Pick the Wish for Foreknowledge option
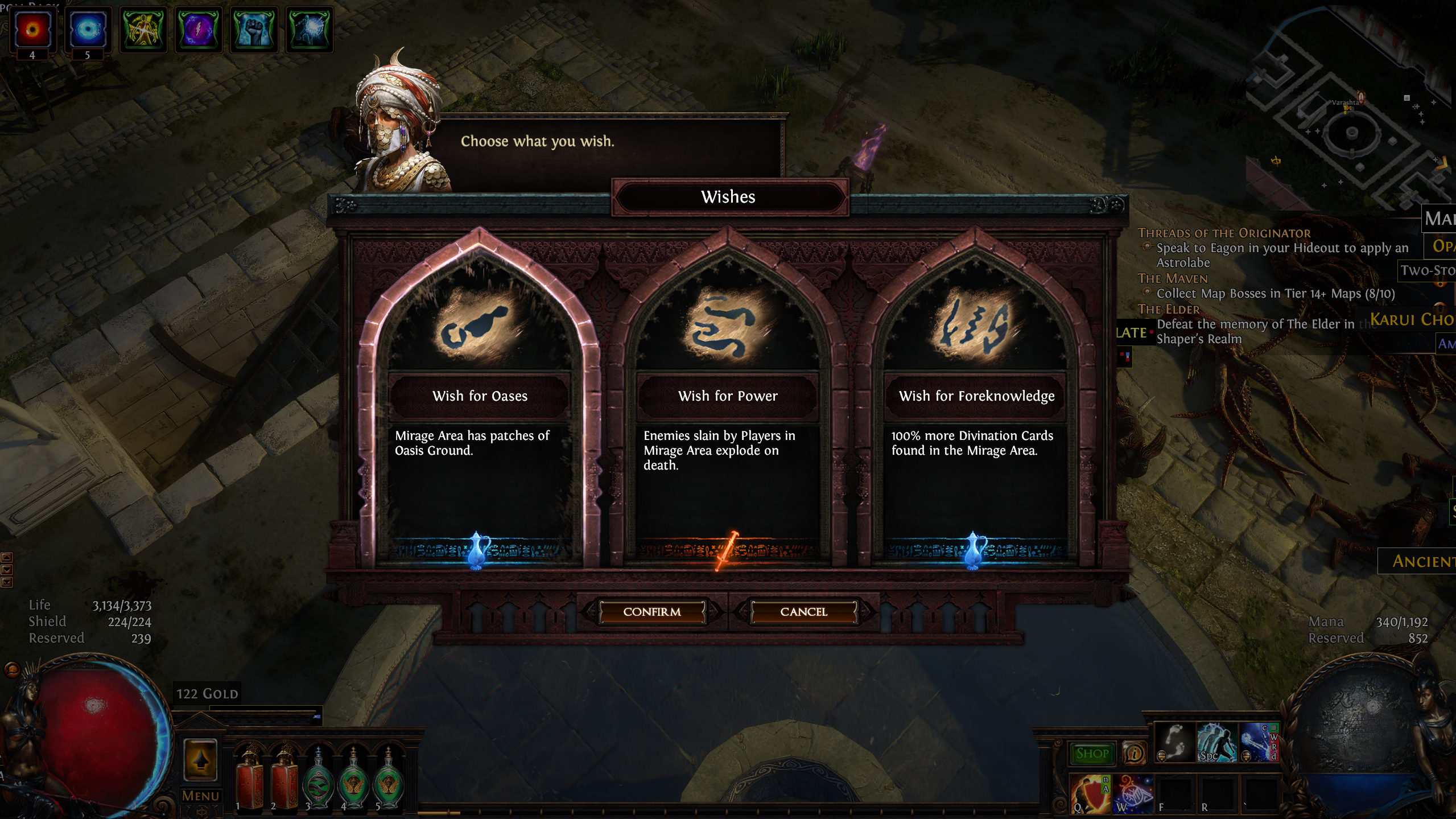 [975, 396]
